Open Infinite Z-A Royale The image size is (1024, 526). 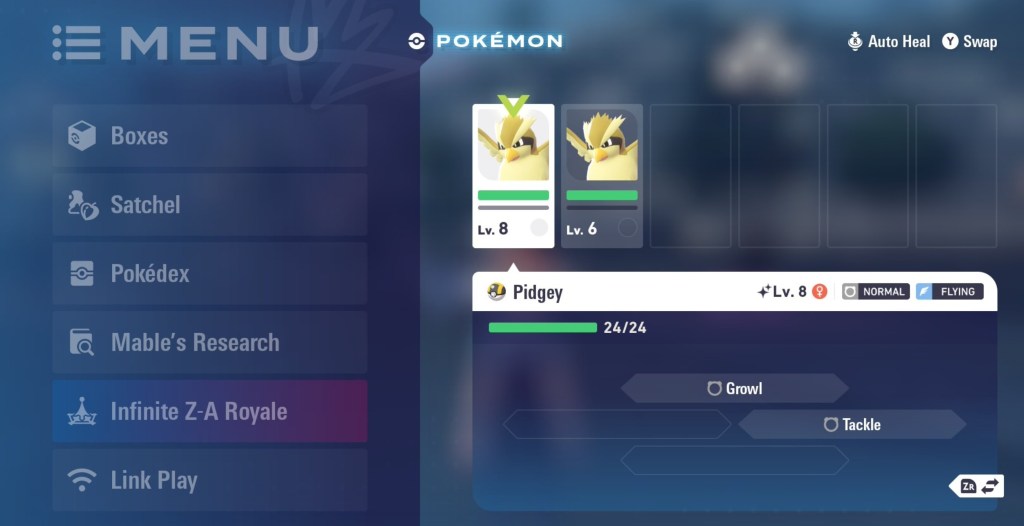(x=210, y=411)
